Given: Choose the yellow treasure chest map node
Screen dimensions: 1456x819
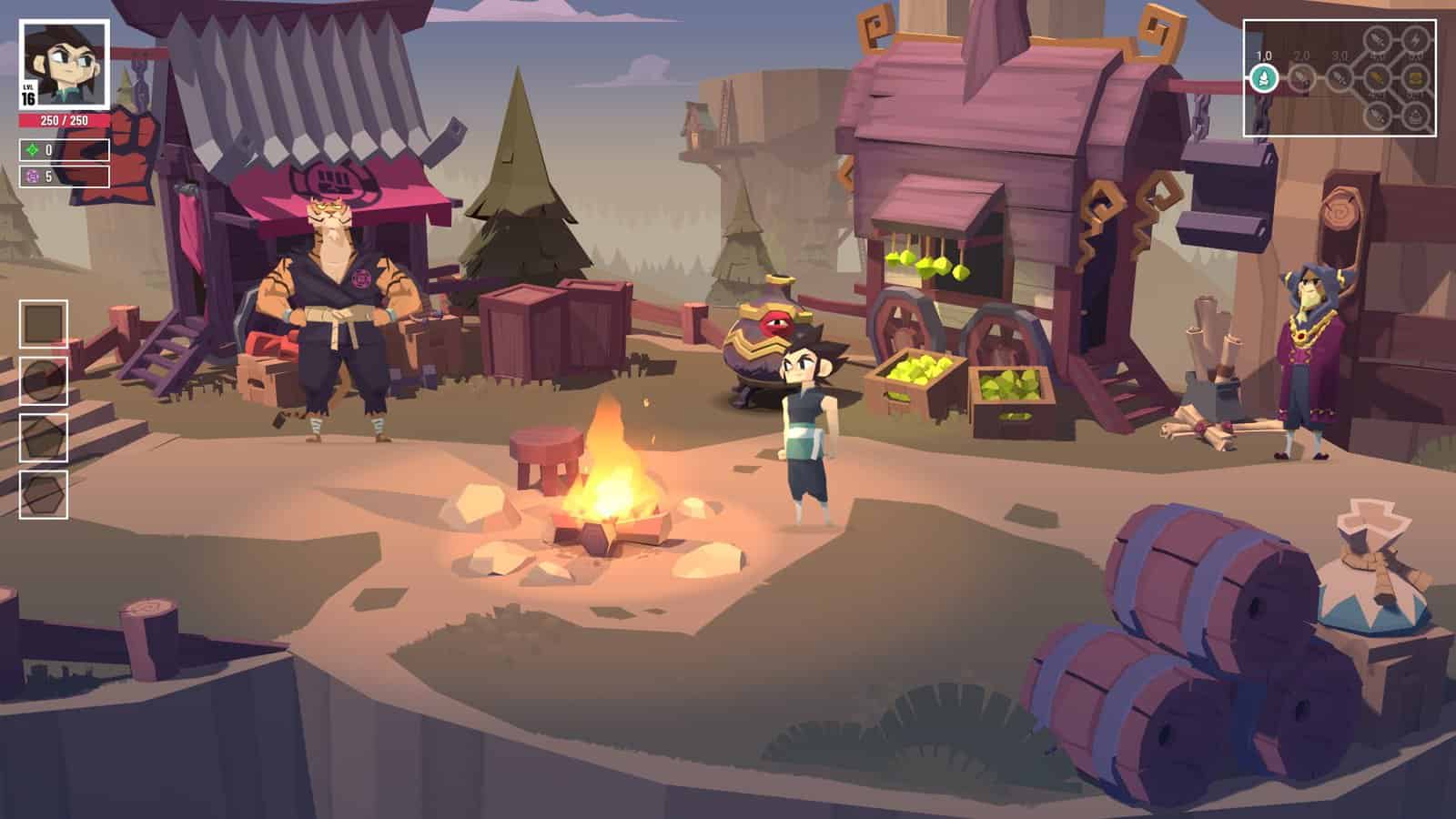Looking at the screenshot, I should pyautogui.click(x=1415, y=78).
